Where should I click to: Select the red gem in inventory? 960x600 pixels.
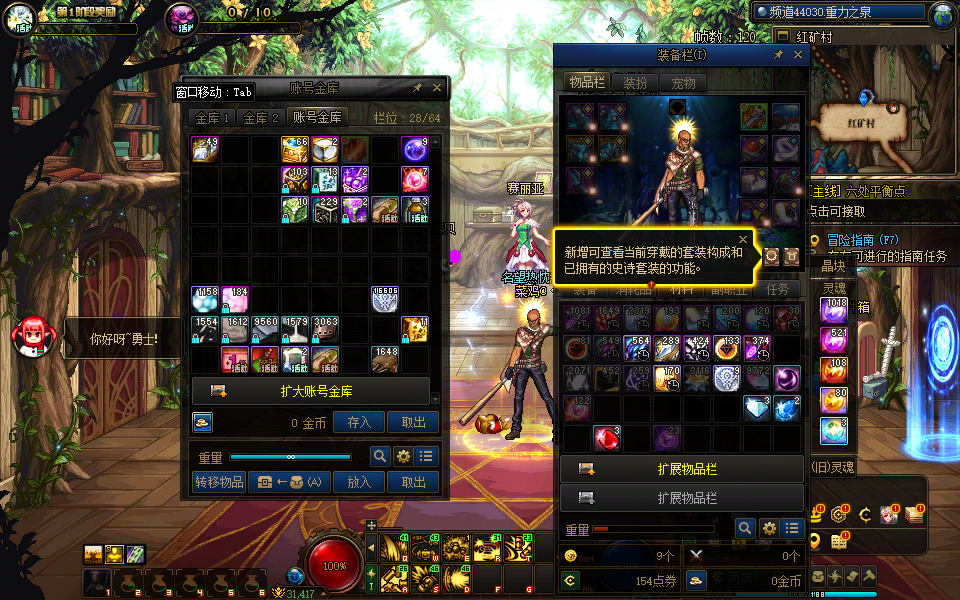tap(607, 438)
